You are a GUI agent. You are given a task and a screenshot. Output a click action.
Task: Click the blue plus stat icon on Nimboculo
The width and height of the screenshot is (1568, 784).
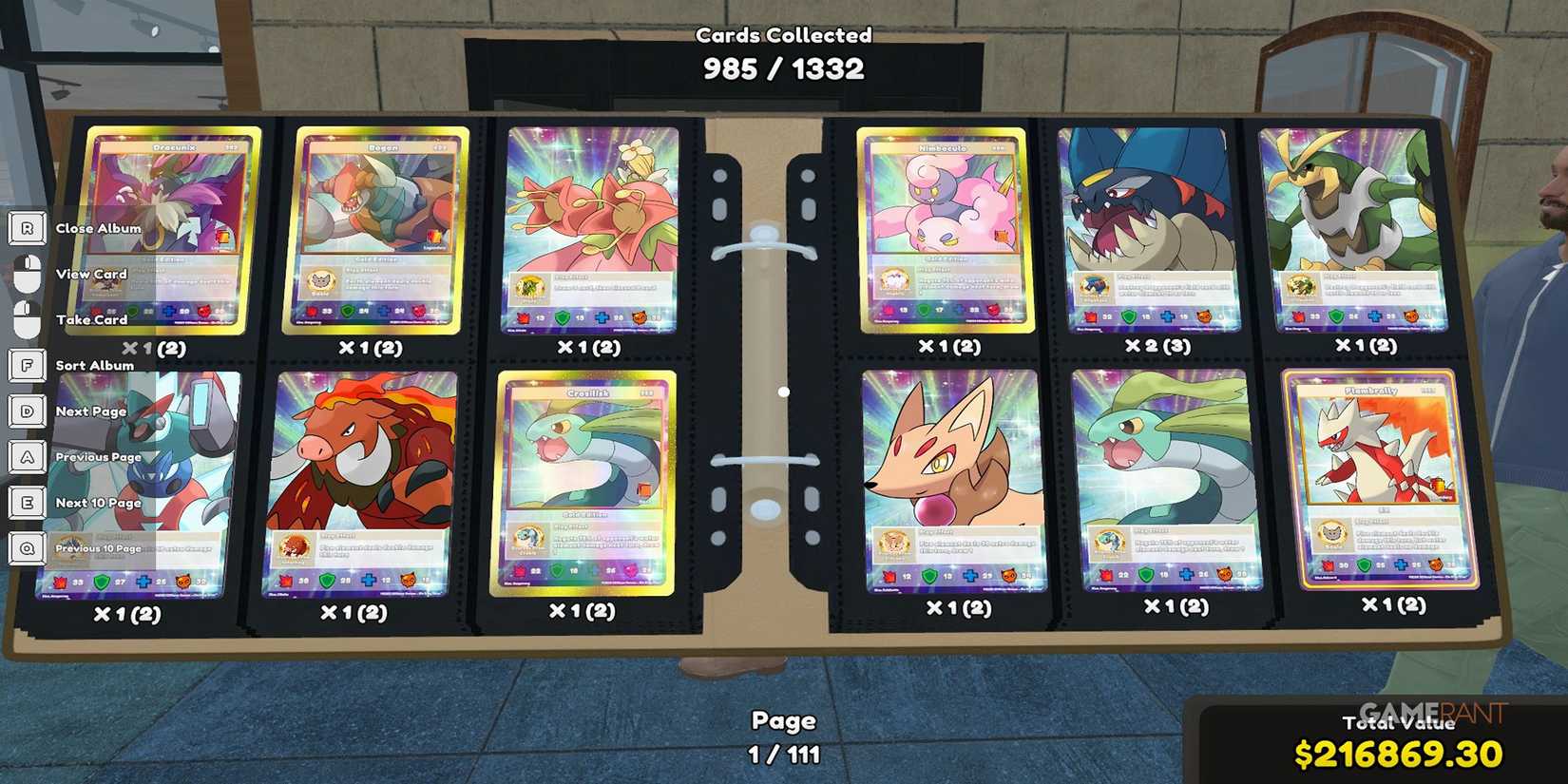click(960, 310)
